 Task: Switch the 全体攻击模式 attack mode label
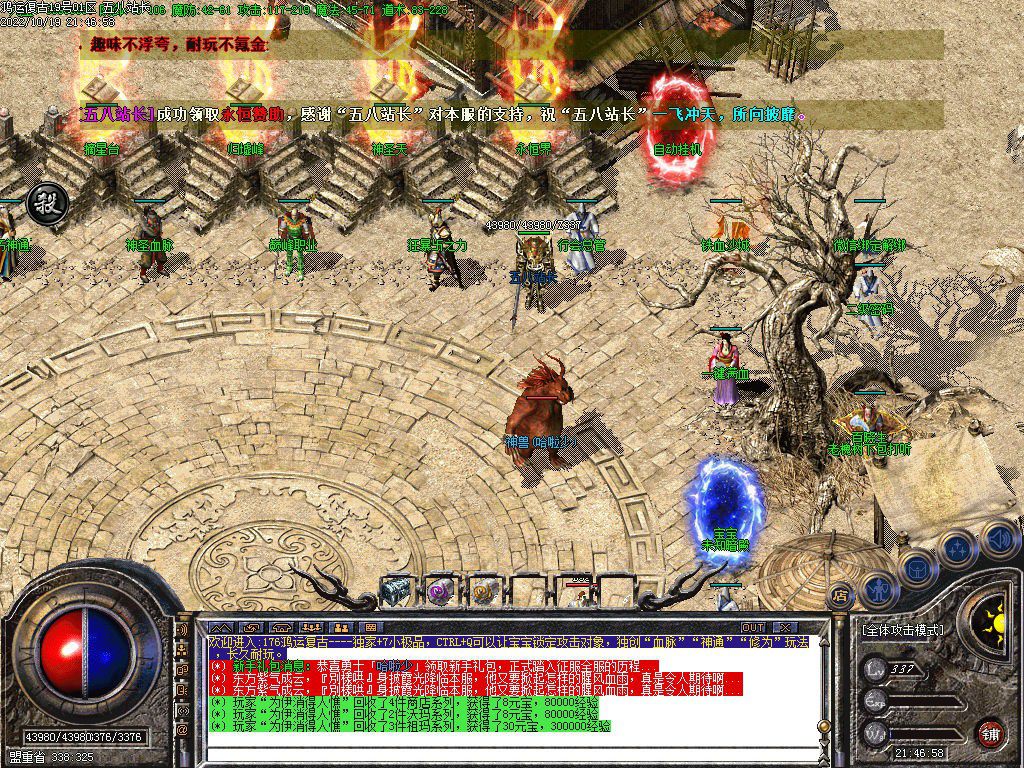pos(901,631)
